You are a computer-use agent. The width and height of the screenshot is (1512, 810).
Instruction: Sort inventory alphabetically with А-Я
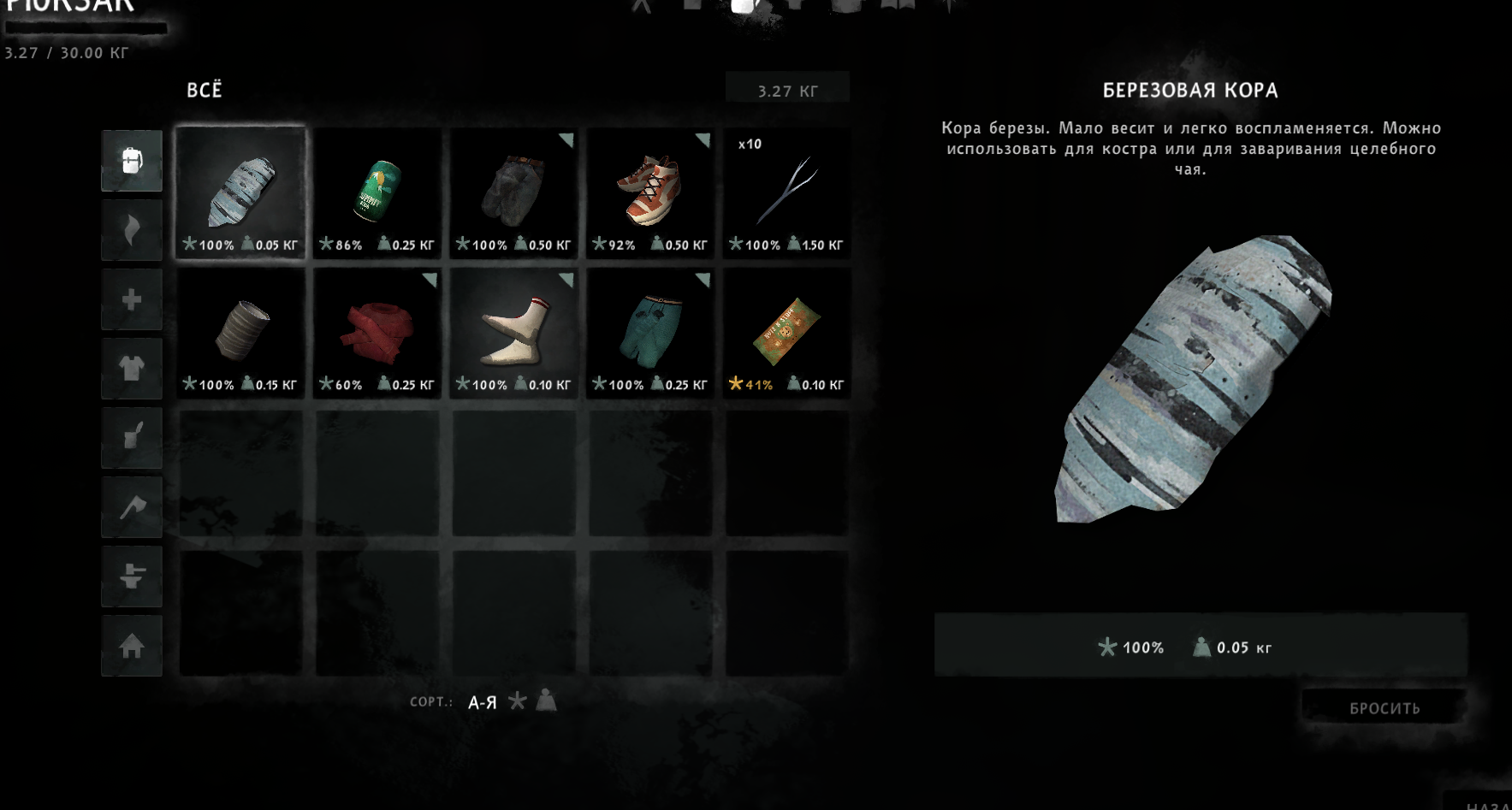click(x=483, y=702)
